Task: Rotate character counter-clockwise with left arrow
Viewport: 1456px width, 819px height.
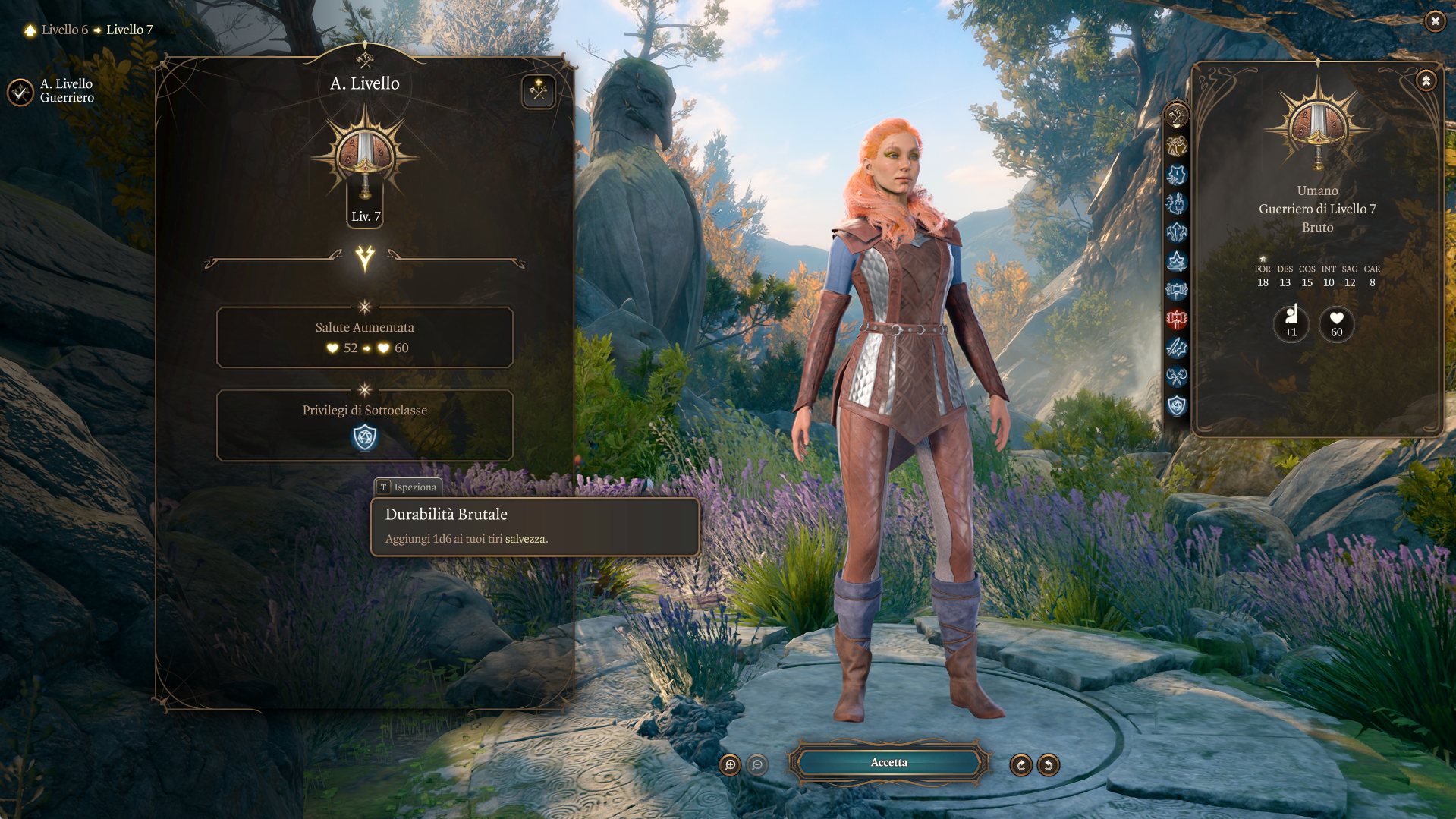Action: [1049, 765]
